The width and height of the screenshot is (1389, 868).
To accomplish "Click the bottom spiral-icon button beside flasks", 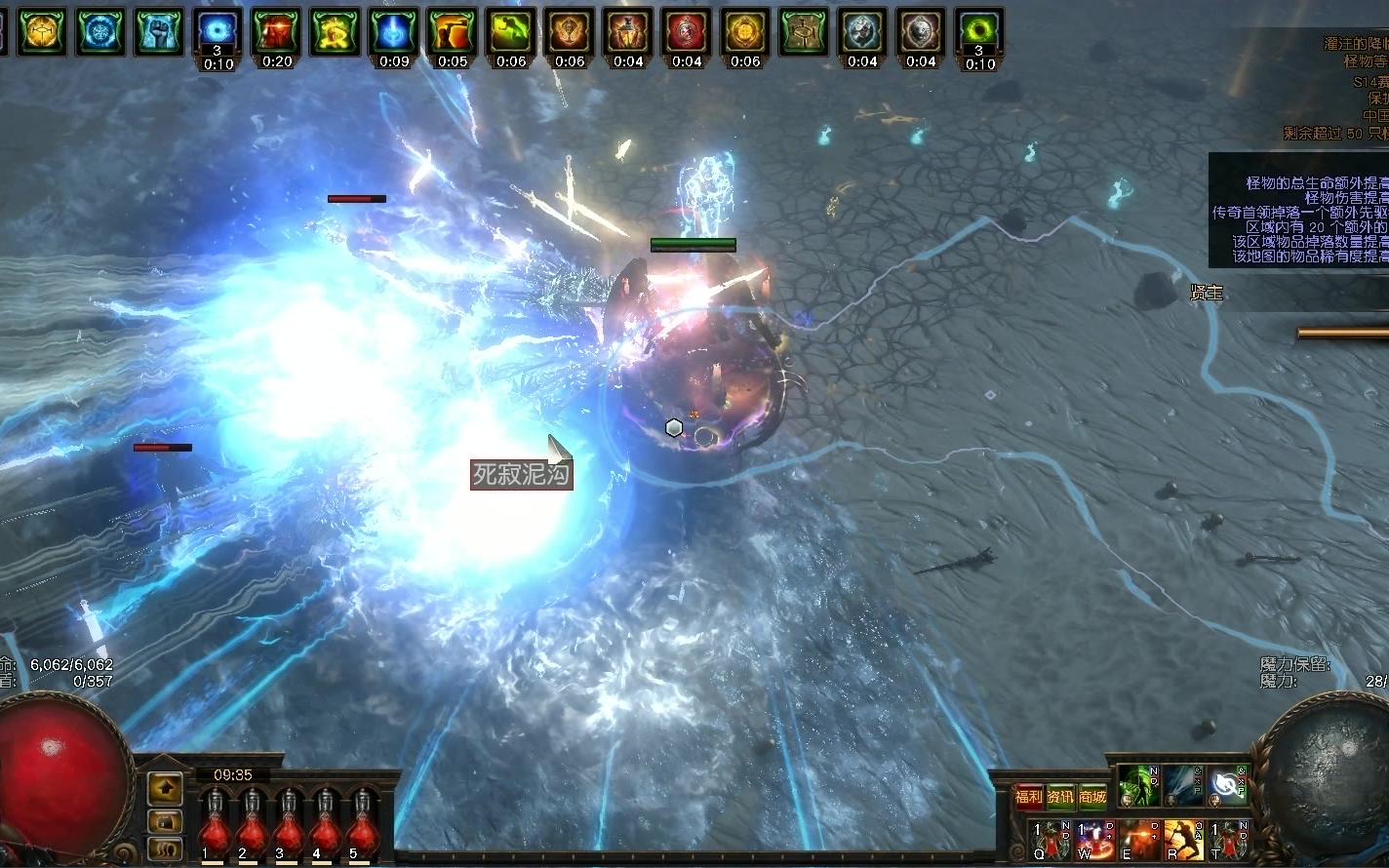I will pos(165,847).
